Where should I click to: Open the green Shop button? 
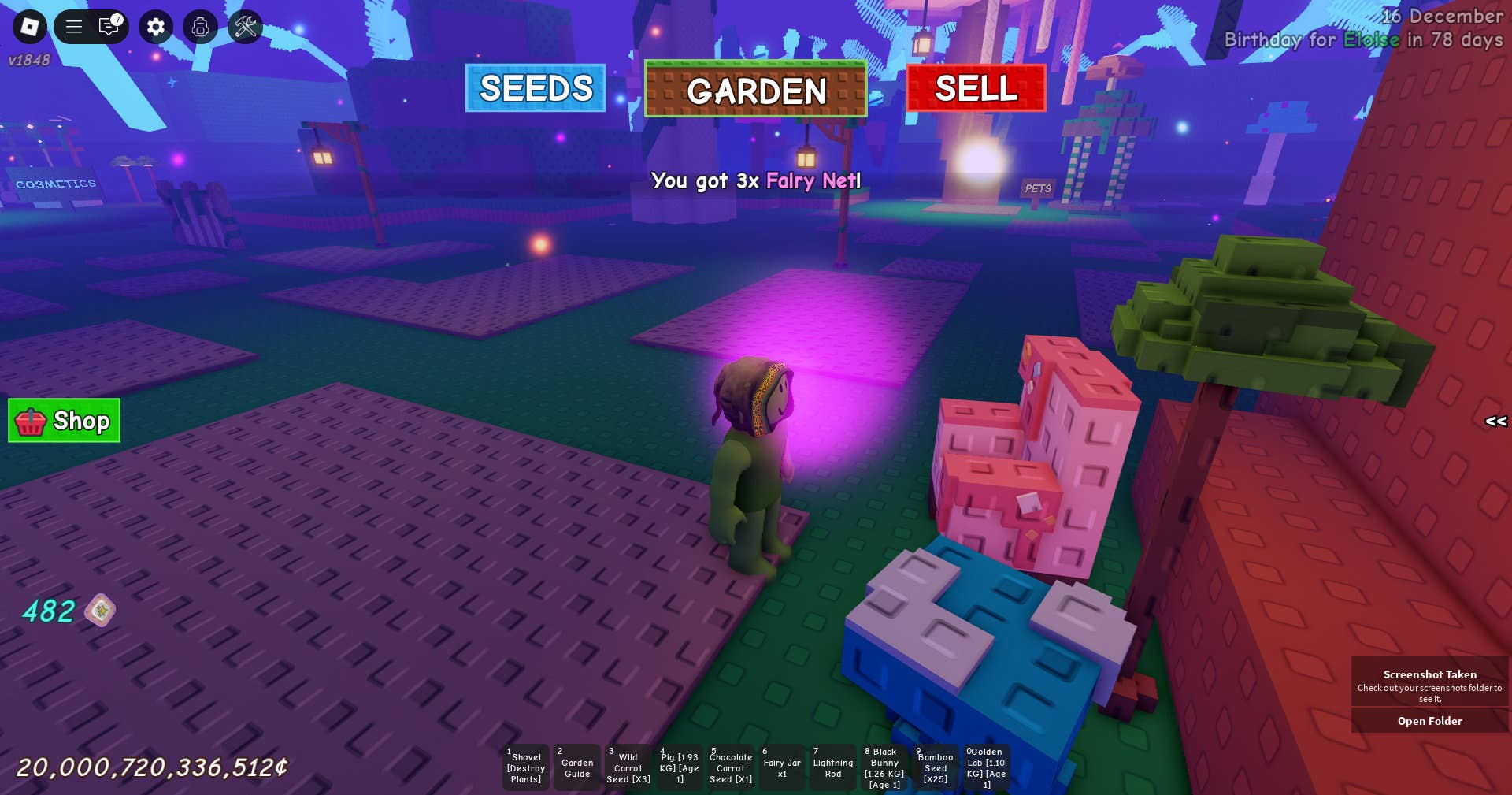coord(64,421)
